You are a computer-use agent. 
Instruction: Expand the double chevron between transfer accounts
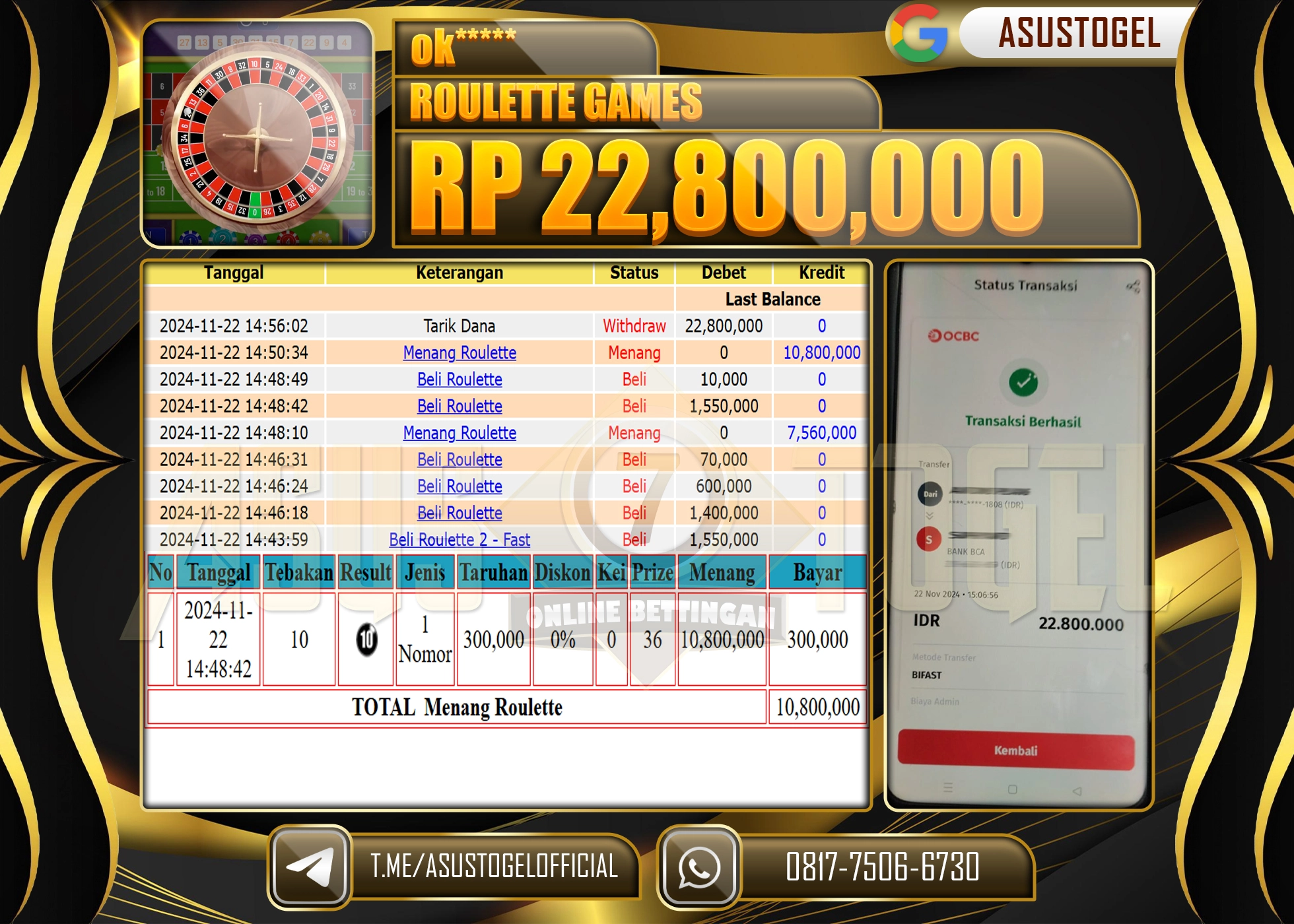point(930,517)
